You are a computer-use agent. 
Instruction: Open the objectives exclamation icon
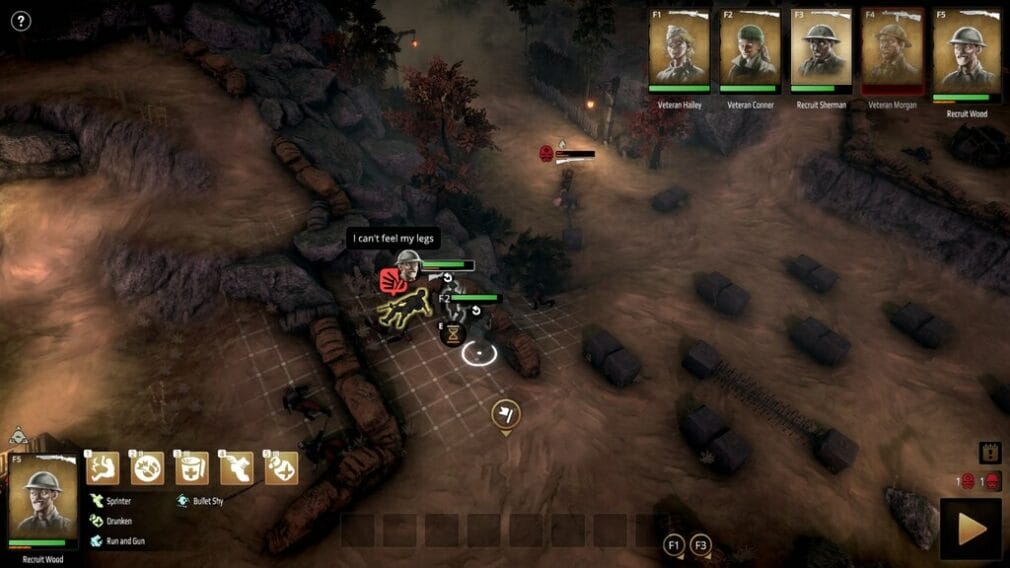989,453
